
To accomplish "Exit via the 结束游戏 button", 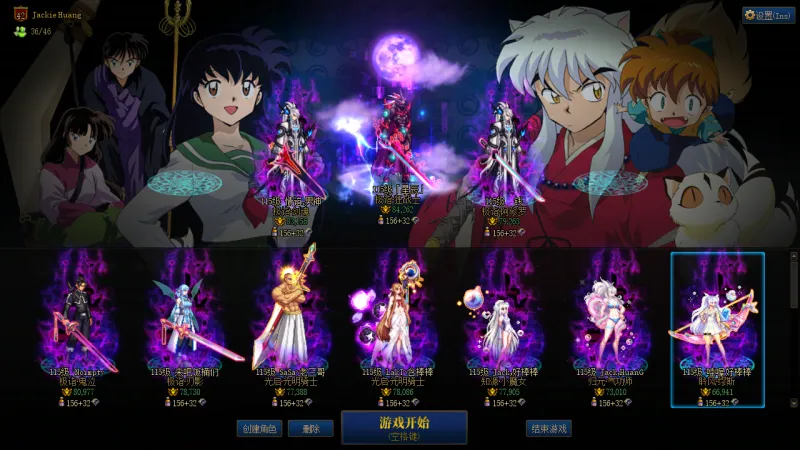I will coord(549,428).
